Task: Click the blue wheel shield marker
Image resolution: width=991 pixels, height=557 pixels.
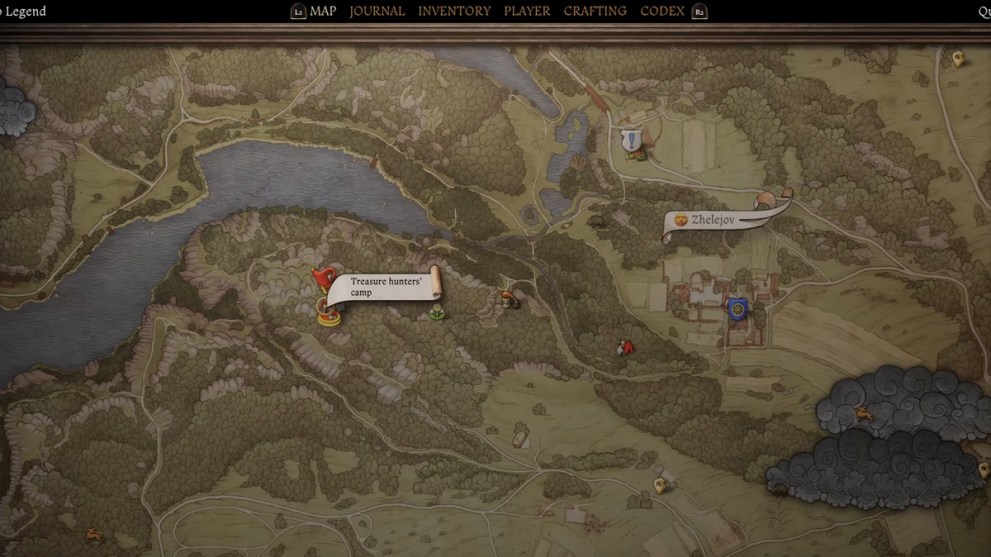Action: pyautogui.click(x=739, y=309)
